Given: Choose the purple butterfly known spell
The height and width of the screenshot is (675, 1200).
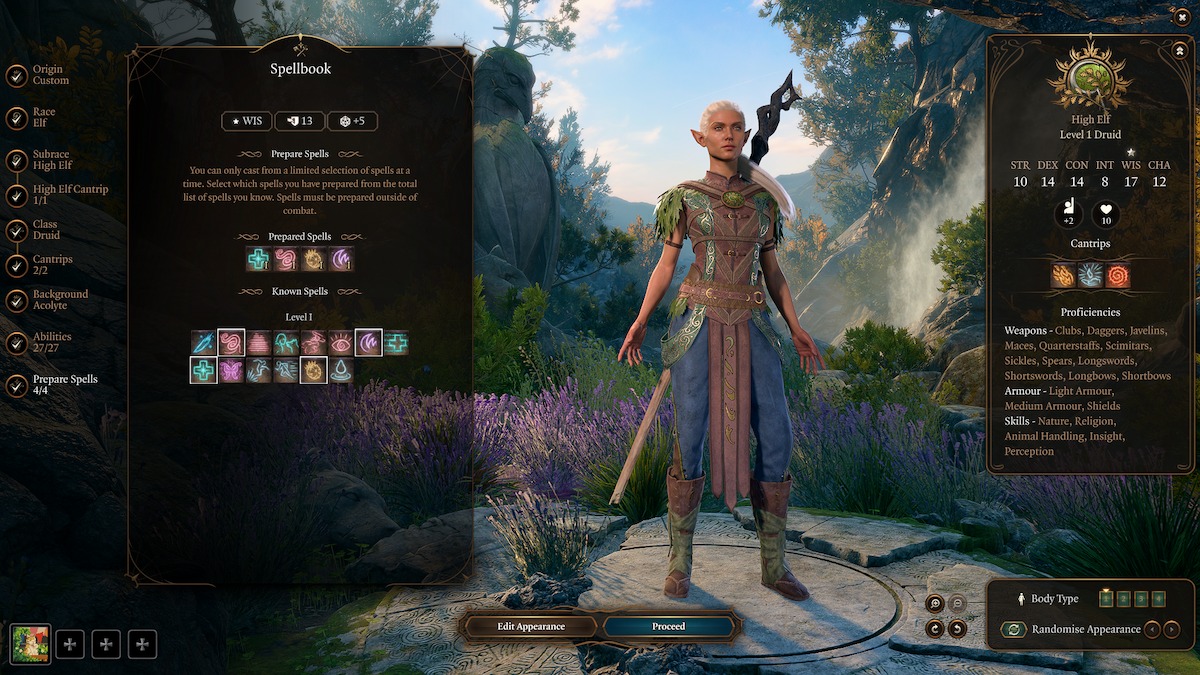Looking at the screenshot, I should click(x=232, y=371).
